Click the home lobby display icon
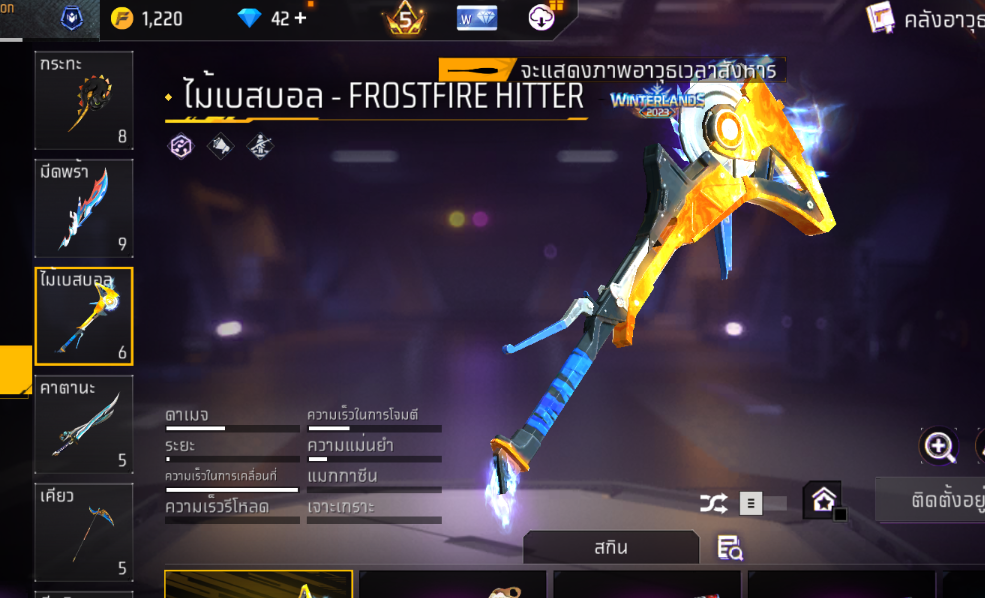Image resolution: width=985 pixels, height=598 pixels. [x=823, y=500]
